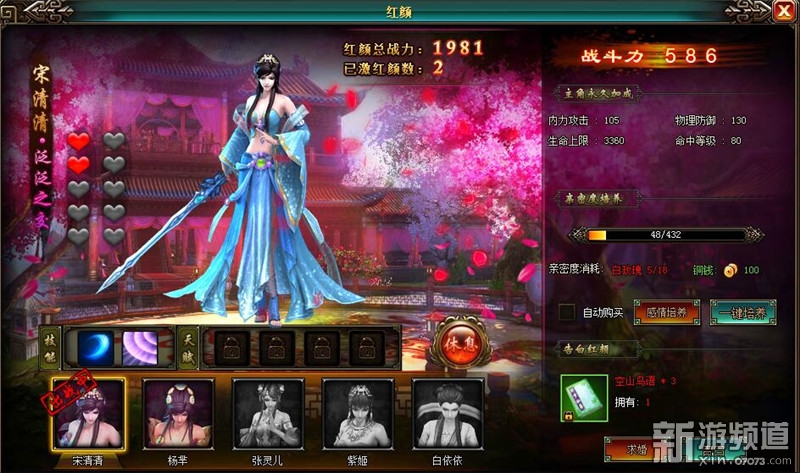Screen dimensions: 800x473
Task: Close the 红颜 window
Action: point(781,12)
